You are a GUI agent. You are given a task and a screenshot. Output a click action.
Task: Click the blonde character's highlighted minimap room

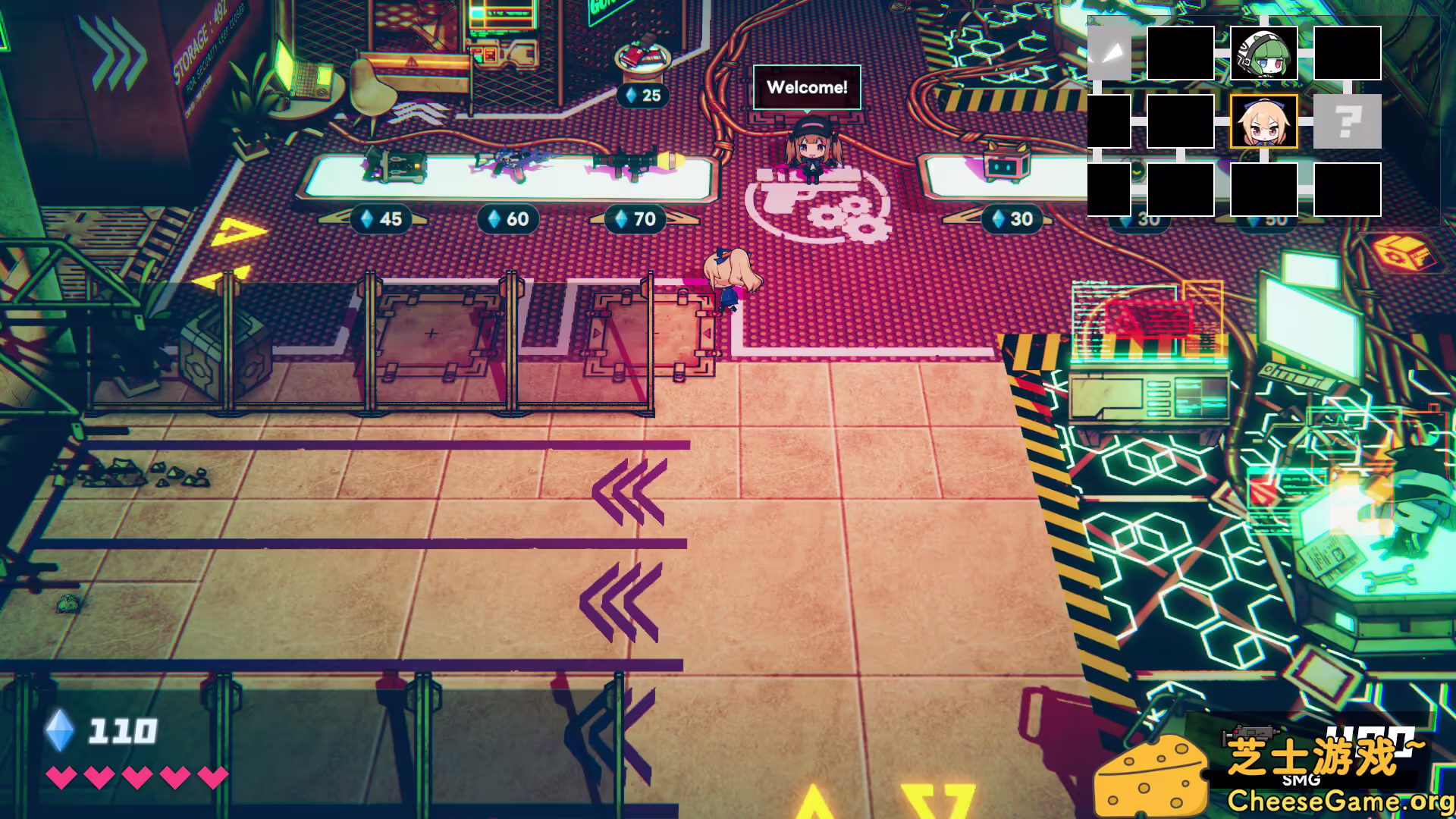(x=1263, y=121)
